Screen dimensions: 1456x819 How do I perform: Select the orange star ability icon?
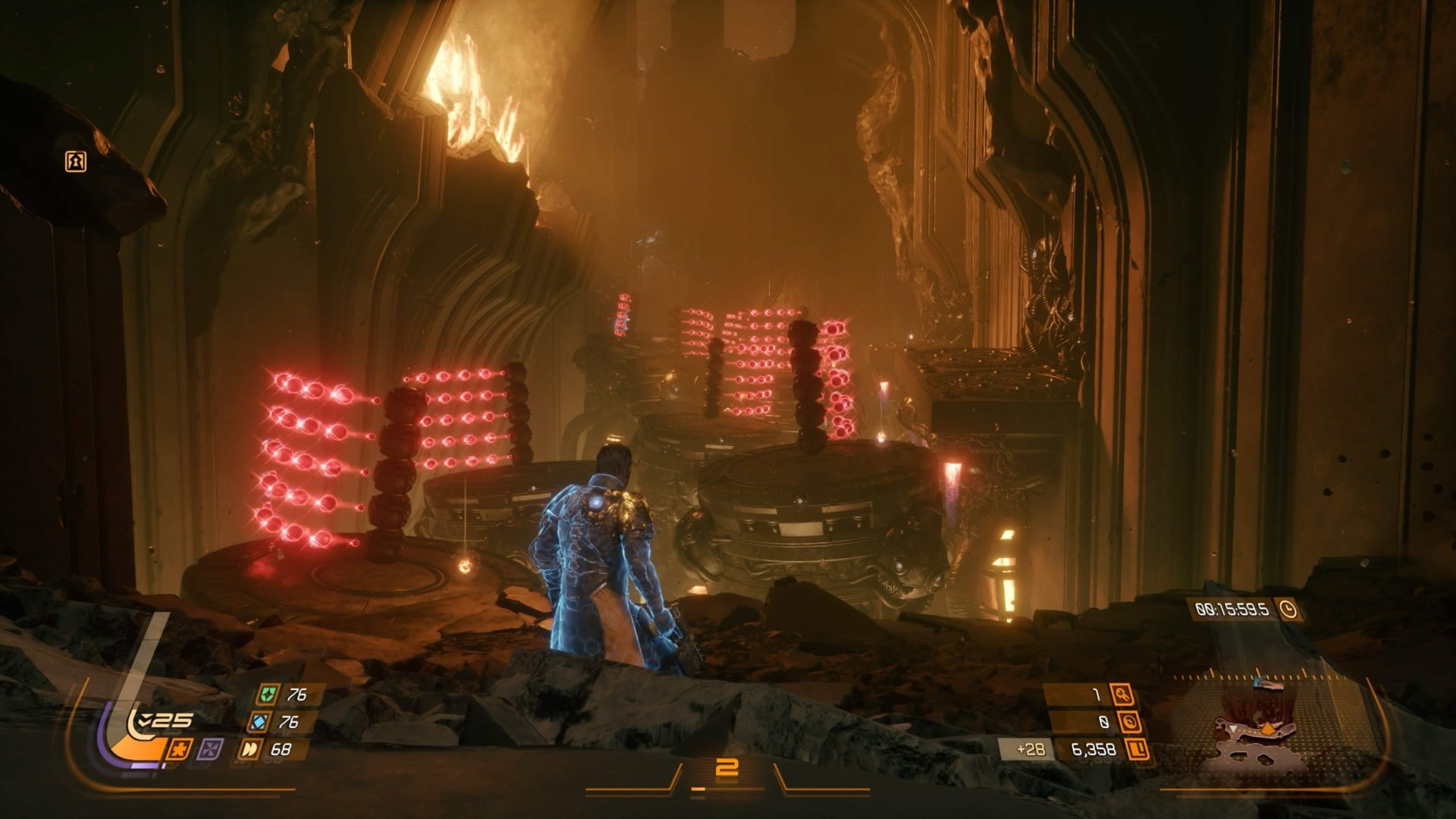pyautogui.click(x=177, y=749)
